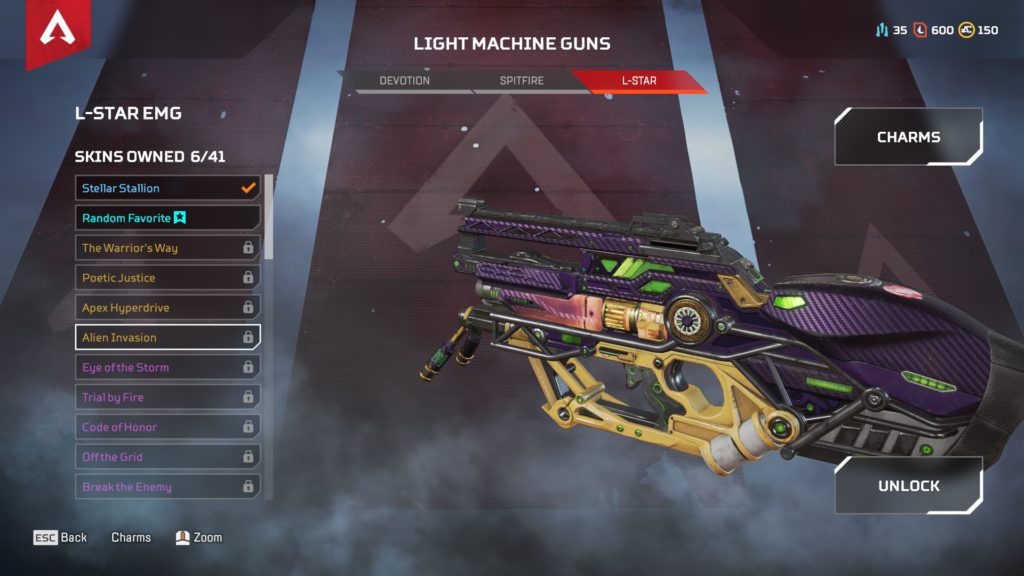Select the Break the Enemy skin
Image resolution: width=1024 pixels, height=576 pixels.
(x=167, y=487)
